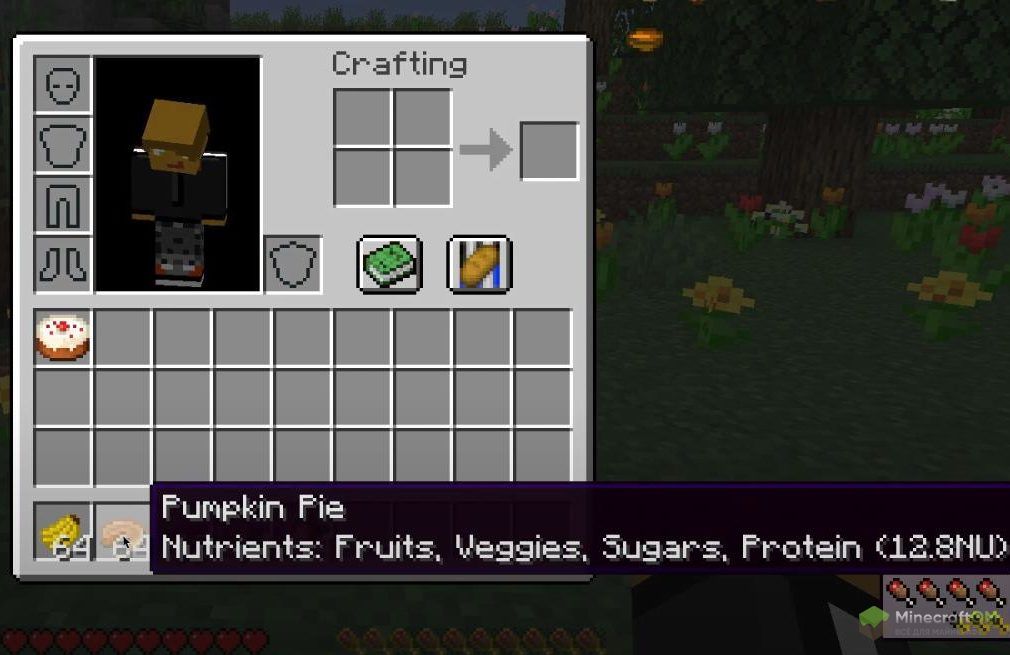Select the off-hand shield slot

tap(293, 264)
